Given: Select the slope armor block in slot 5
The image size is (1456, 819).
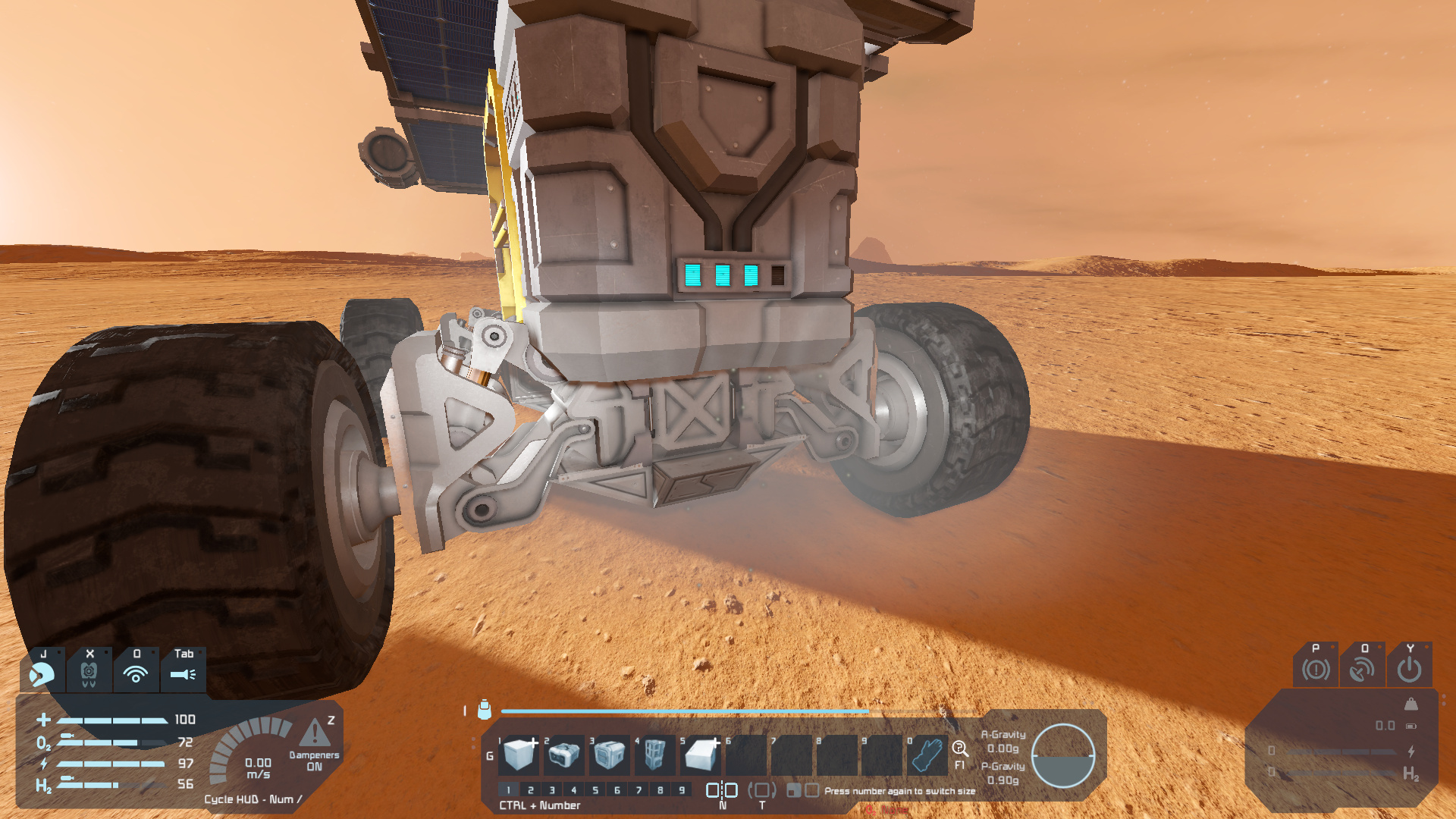Looking at the screenshot, I should 701,755.
